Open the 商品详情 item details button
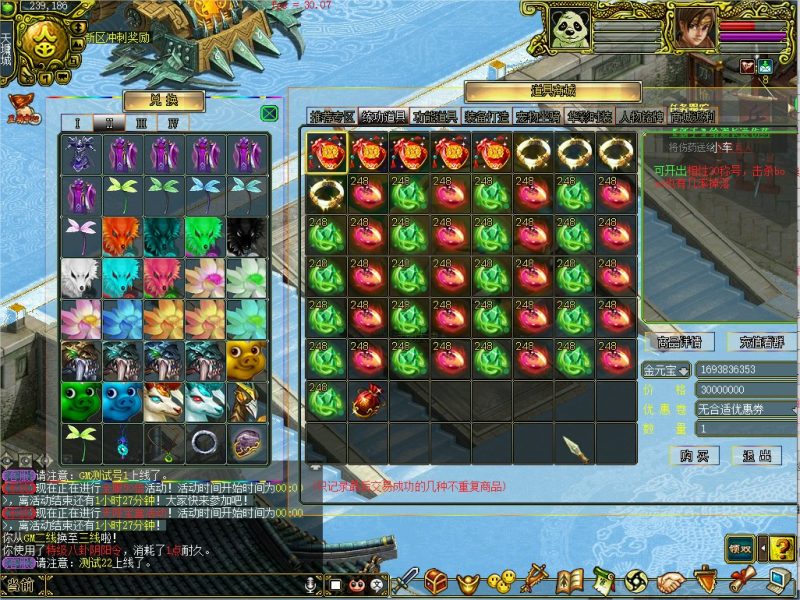The height and width of the screenshot is (600, 800). 680,342
